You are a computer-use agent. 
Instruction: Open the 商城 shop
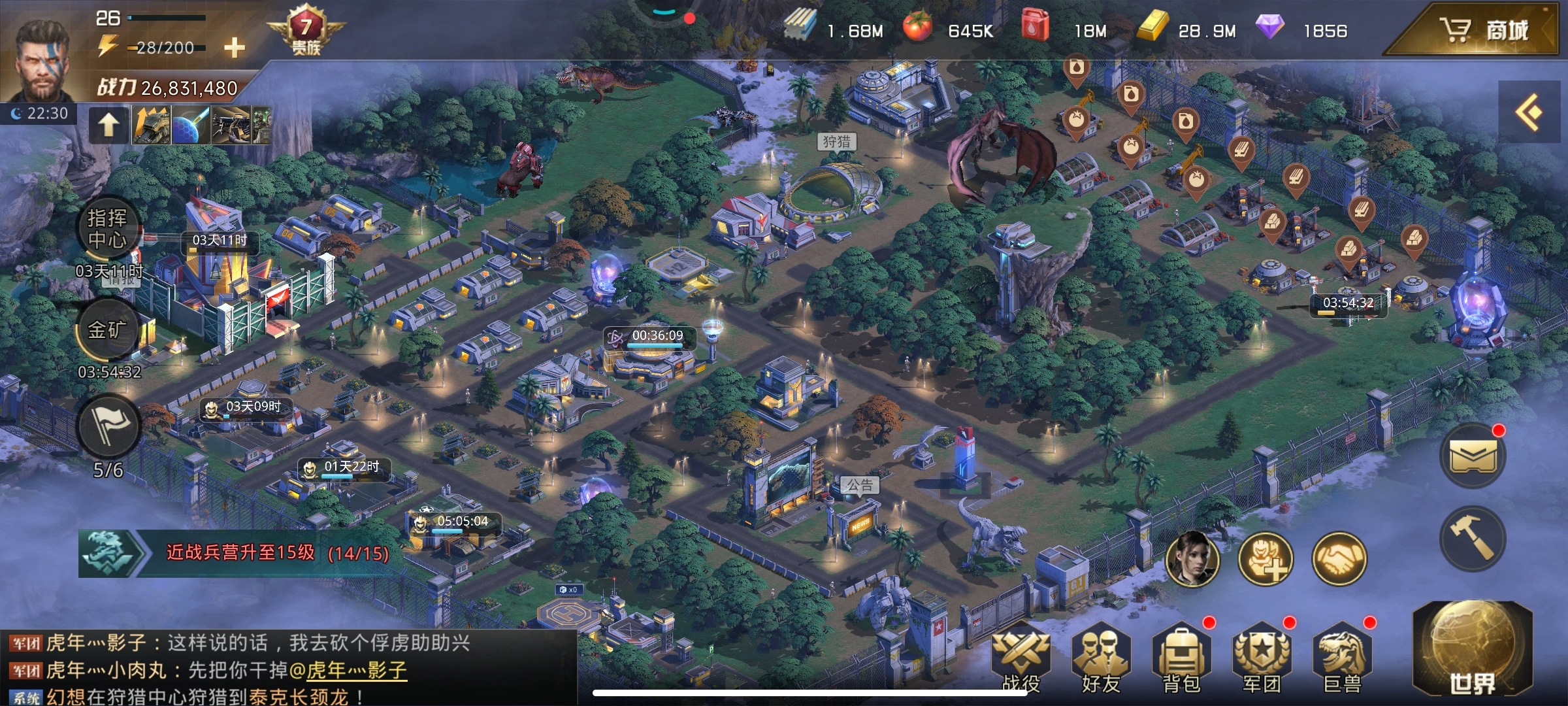click(x=1483, y=30)
